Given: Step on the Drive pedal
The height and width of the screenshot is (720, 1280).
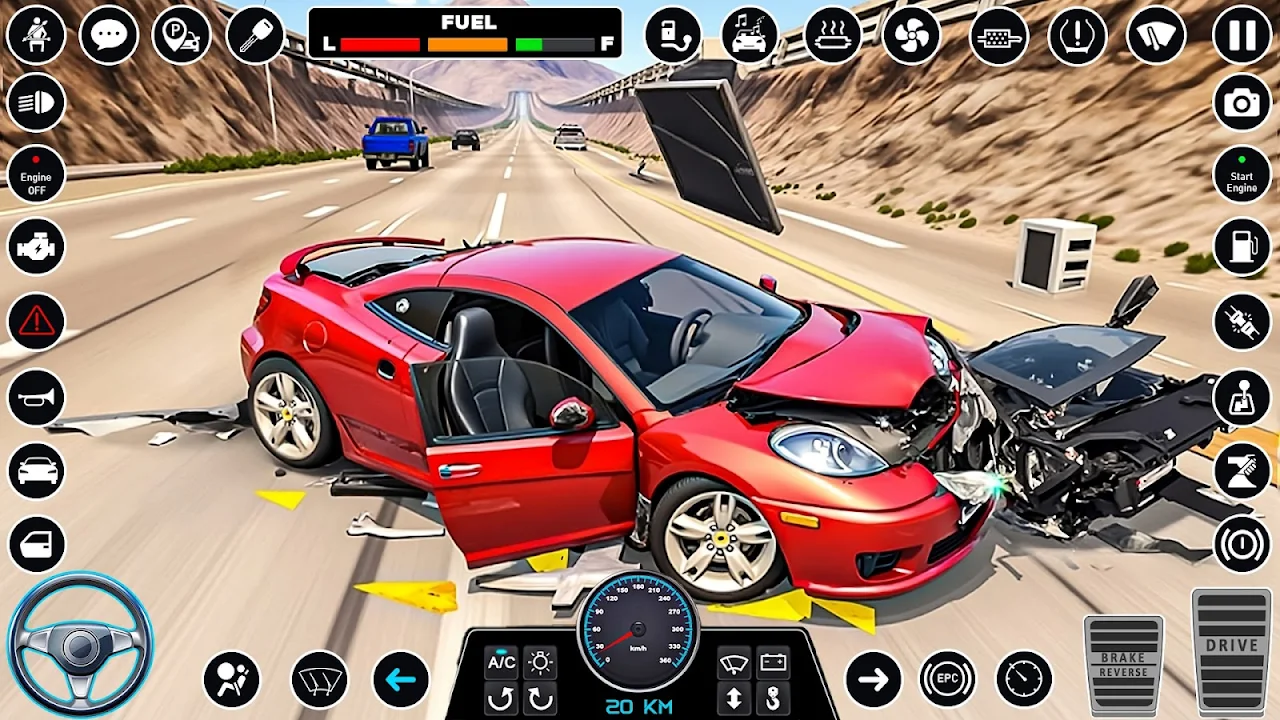Looking at the screenshot, I should click(x=1231, y=650).
